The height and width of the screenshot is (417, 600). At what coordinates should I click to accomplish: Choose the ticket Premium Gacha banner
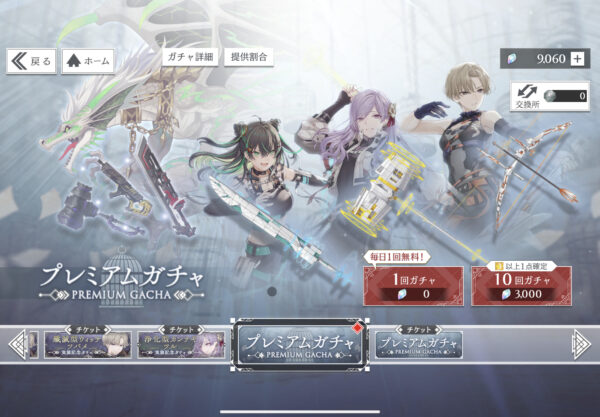pyautogui.click(x=419, y=344)
